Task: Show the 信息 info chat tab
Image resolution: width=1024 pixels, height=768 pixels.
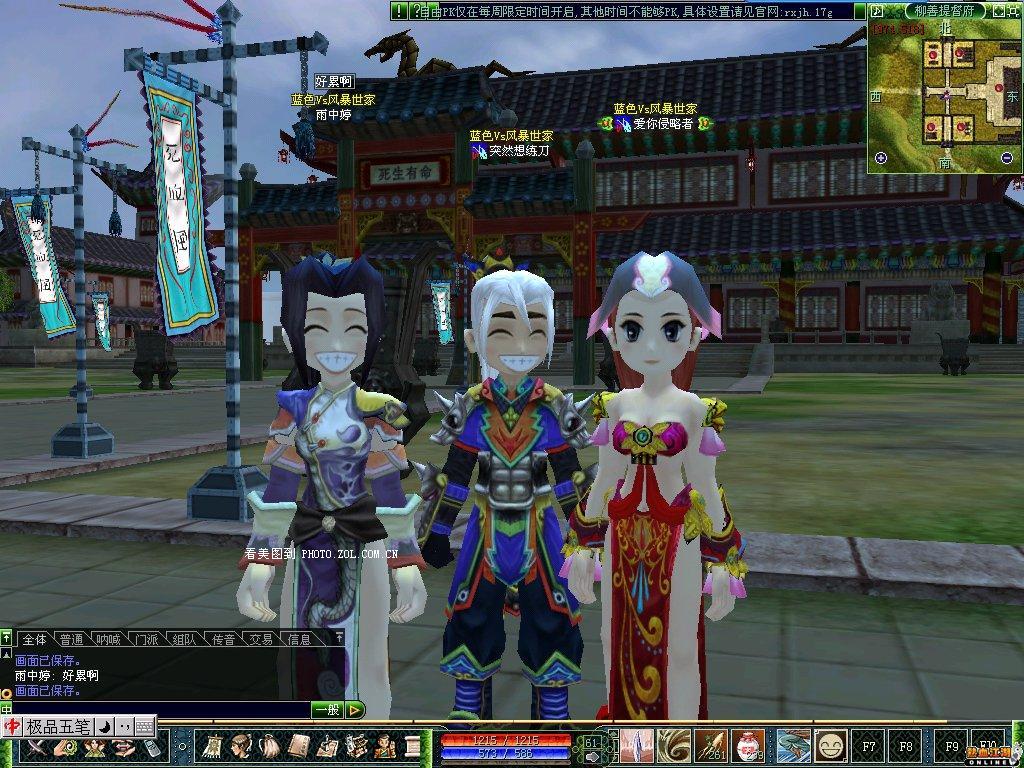Action: coord(299,639)
